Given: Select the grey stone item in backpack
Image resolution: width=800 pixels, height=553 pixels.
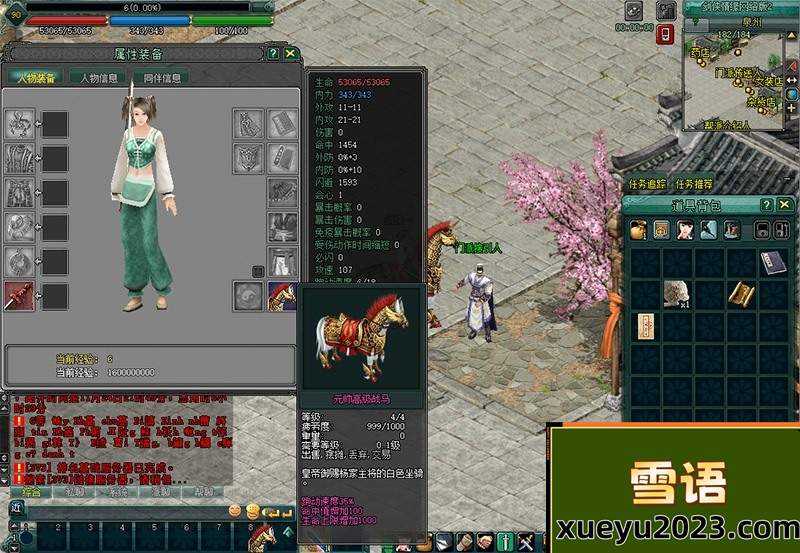Looking at the screenshot, I should [x=675, y=293].
